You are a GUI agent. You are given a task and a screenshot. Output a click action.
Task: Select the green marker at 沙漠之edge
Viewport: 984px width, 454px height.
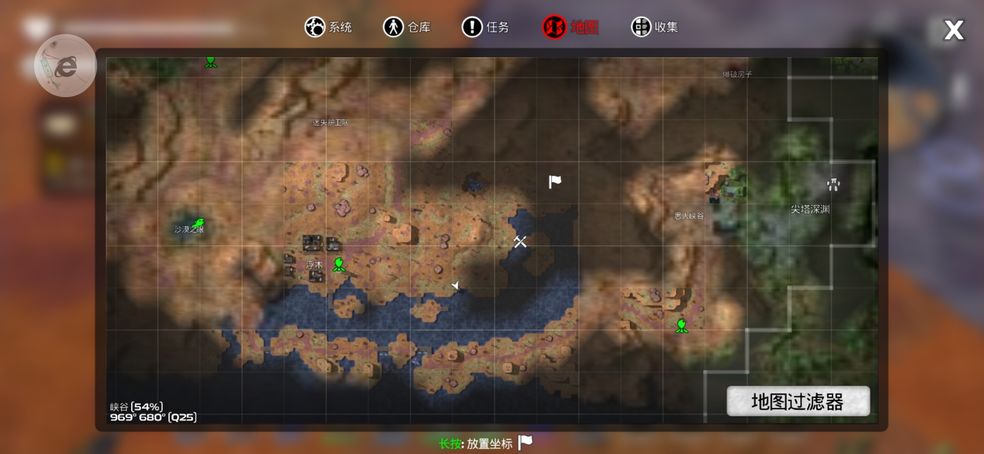198,223
